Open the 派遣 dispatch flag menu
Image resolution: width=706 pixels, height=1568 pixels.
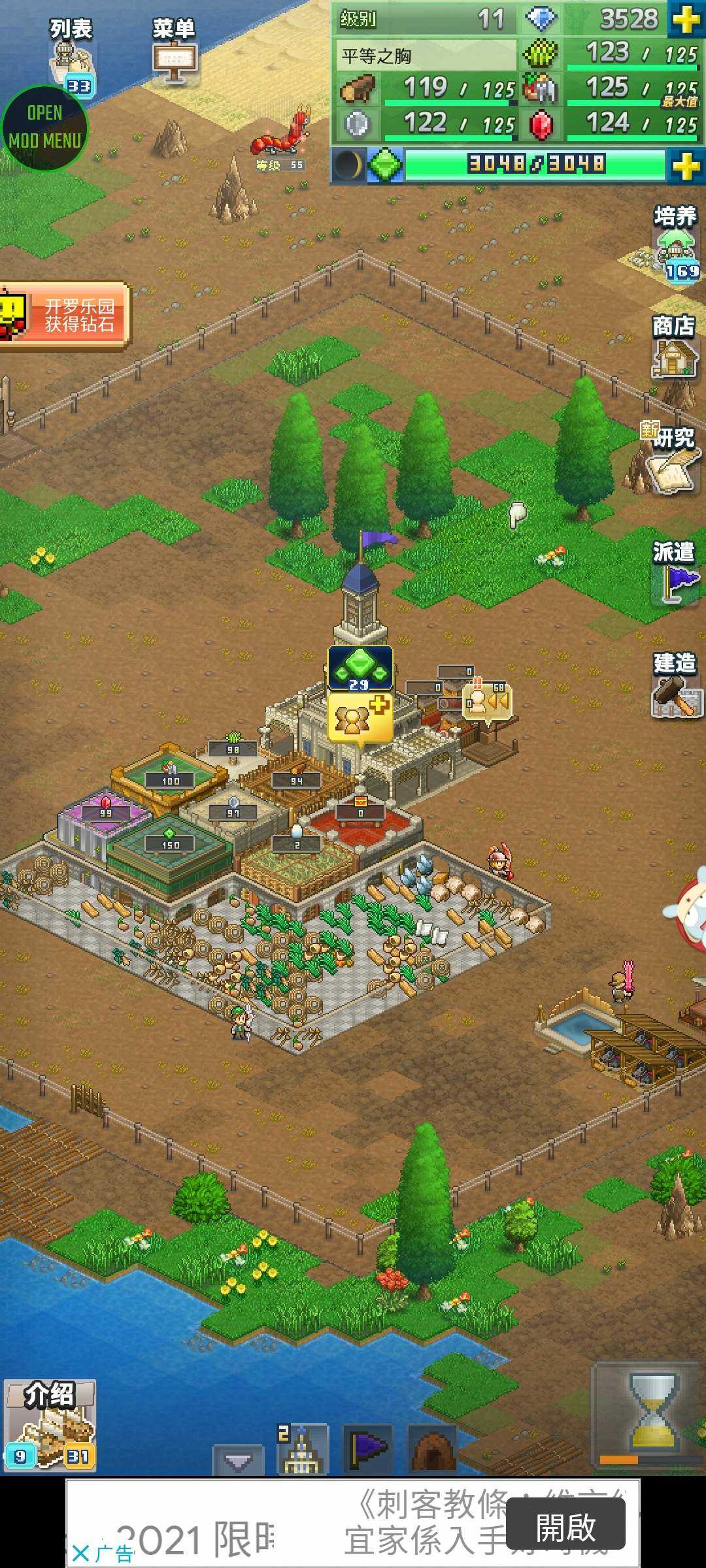click(674, 572)
